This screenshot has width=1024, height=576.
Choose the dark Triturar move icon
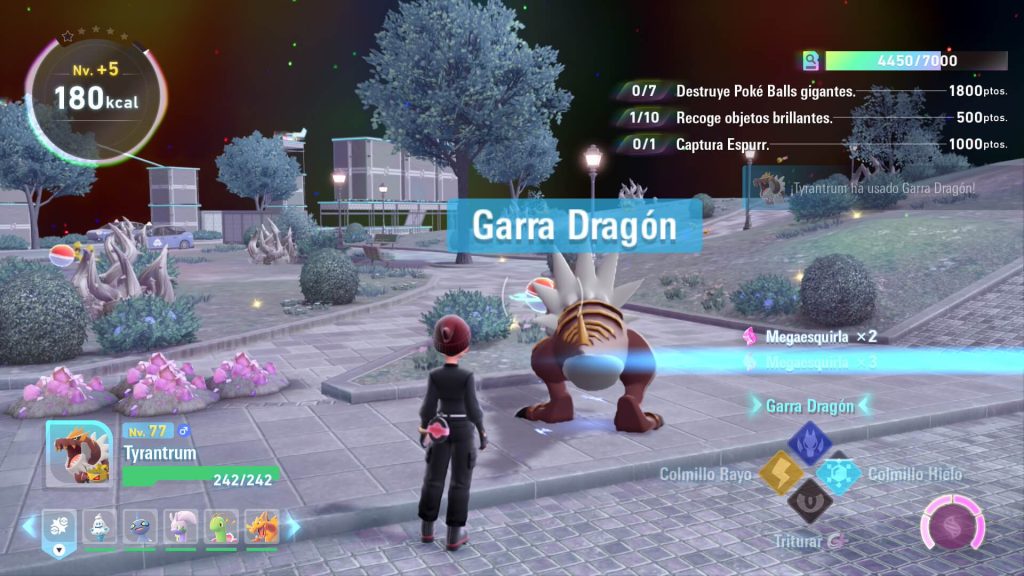coord(808,502)
